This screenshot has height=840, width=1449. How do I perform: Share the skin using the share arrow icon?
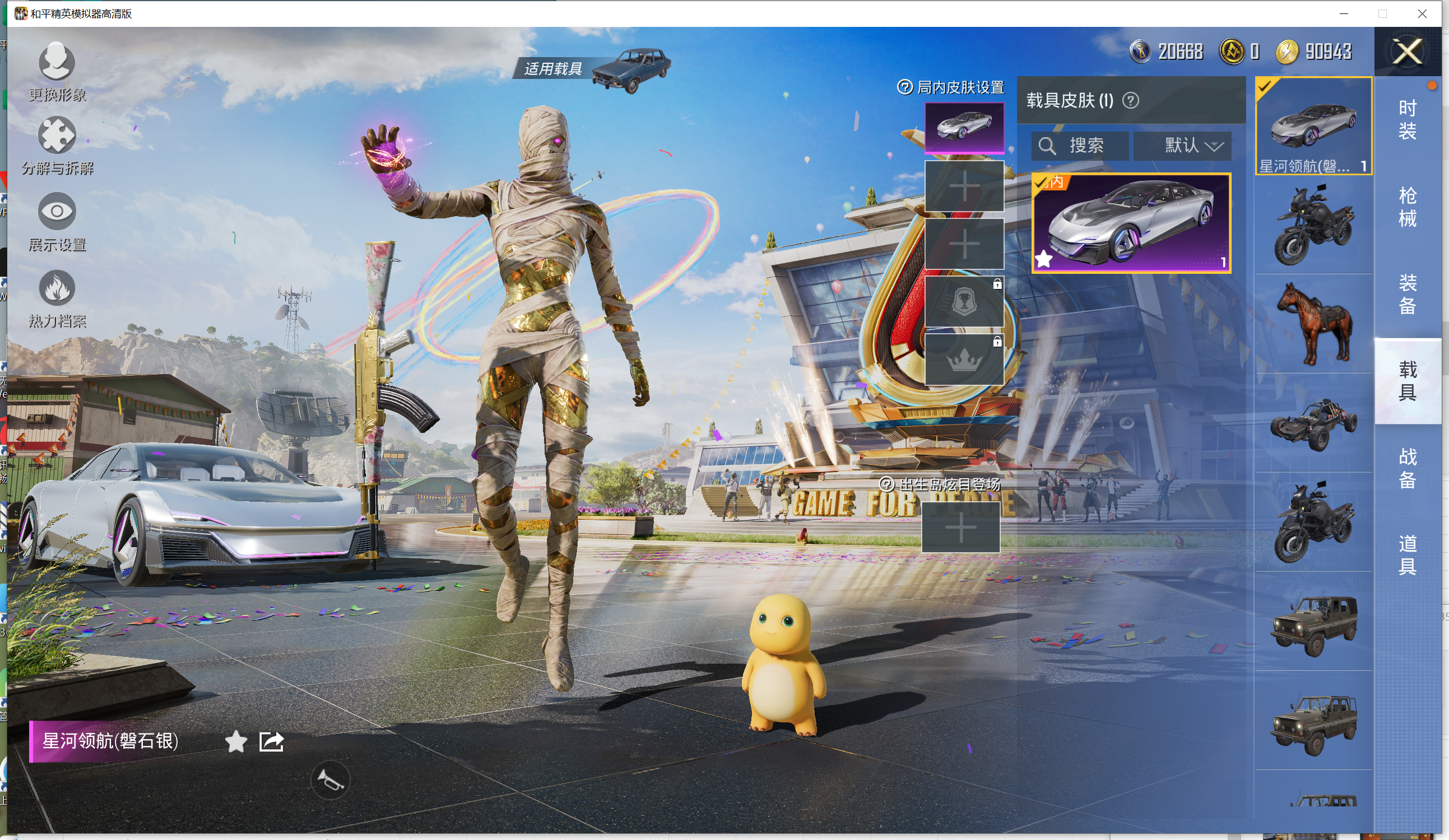point(271,741)
